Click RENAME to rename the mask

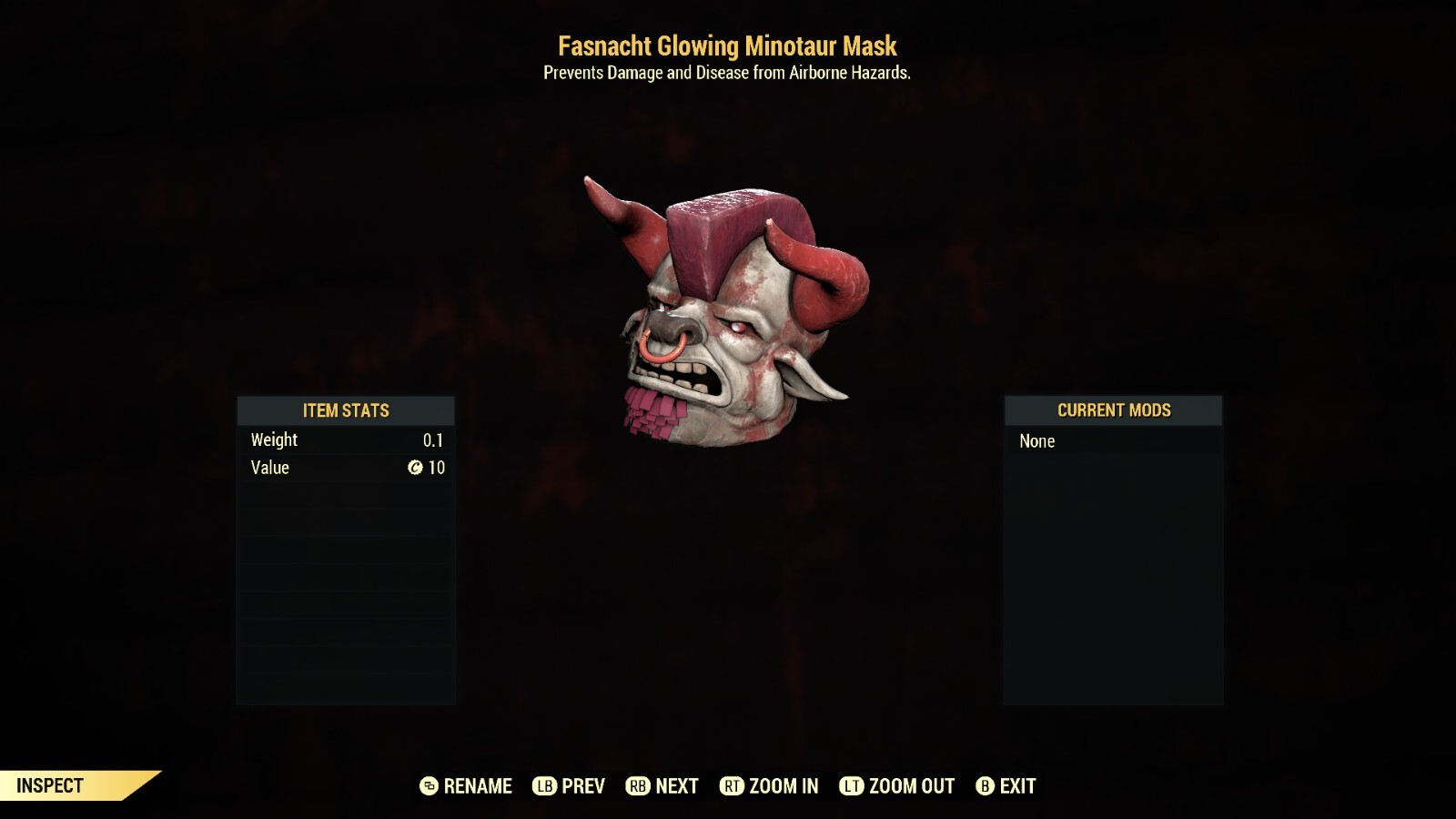coord(476,785)
